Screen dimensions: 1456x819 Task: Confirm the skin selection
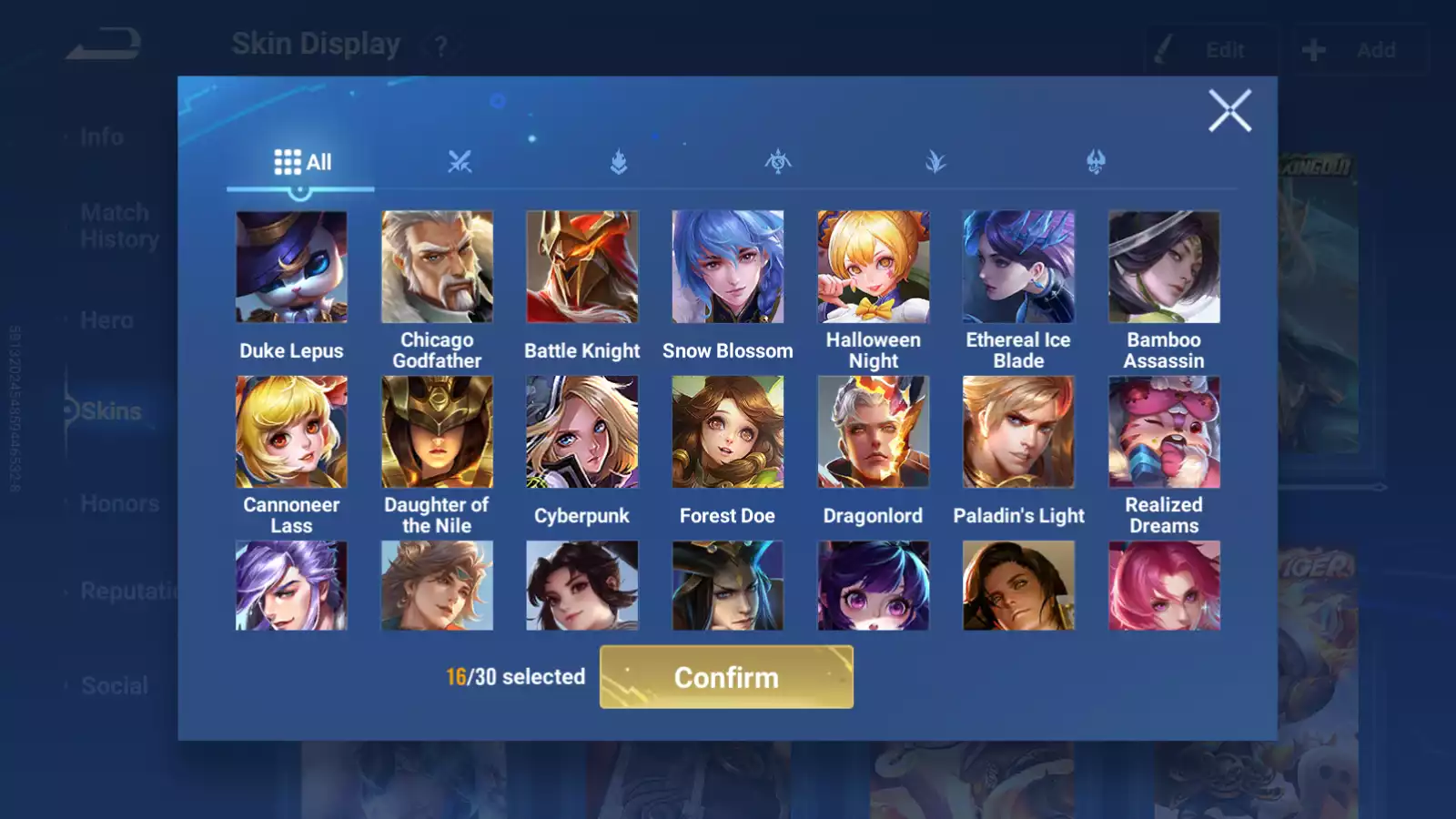coord(726,677)
